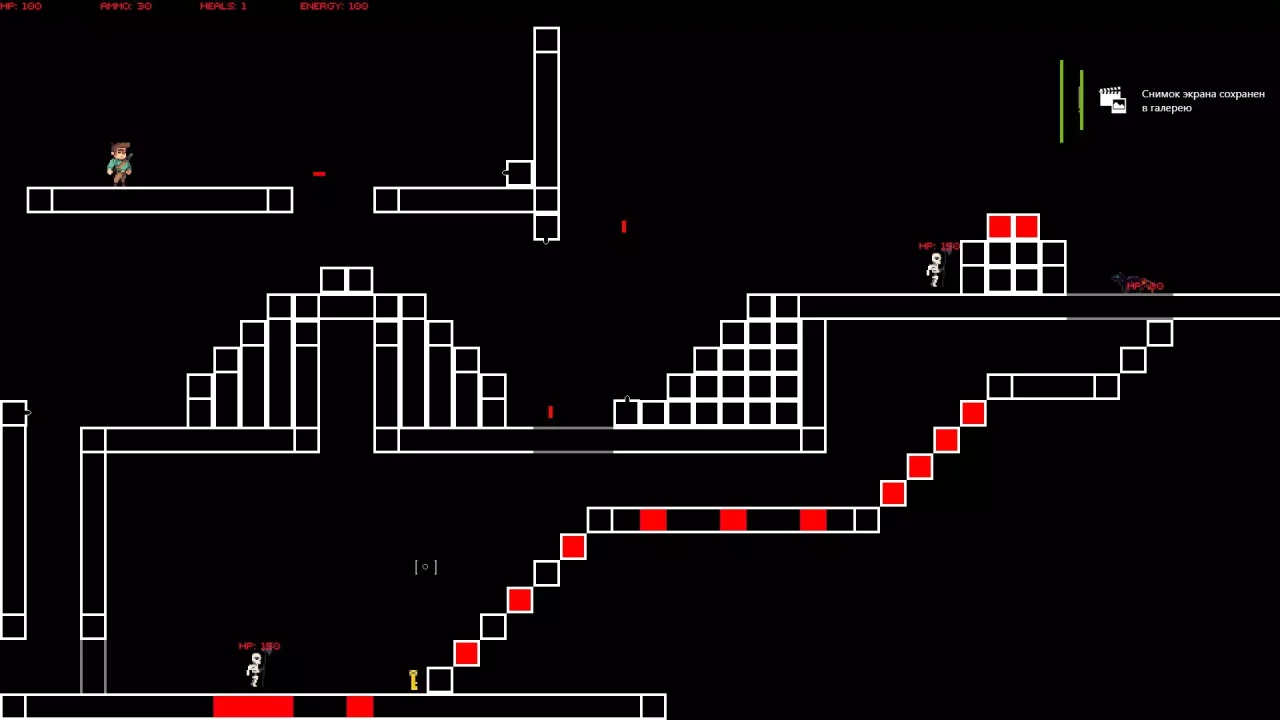This screenshot has width=1280, height=720.
Task: Click the HP: 100 indicator in the HUD
Action: [22, 6]
